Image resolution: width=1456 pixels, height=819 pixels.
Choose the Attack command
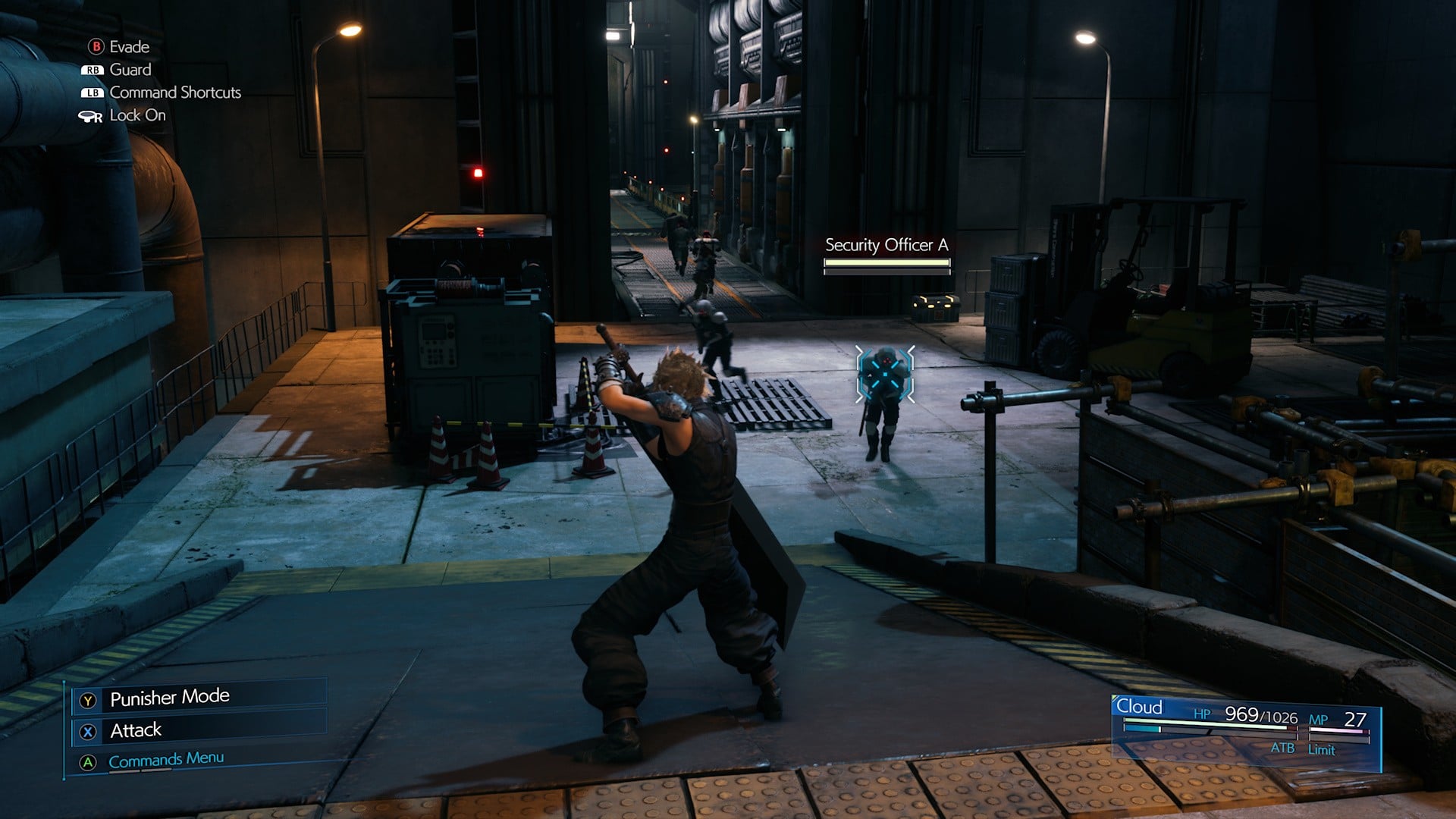[x=136, y=730]
